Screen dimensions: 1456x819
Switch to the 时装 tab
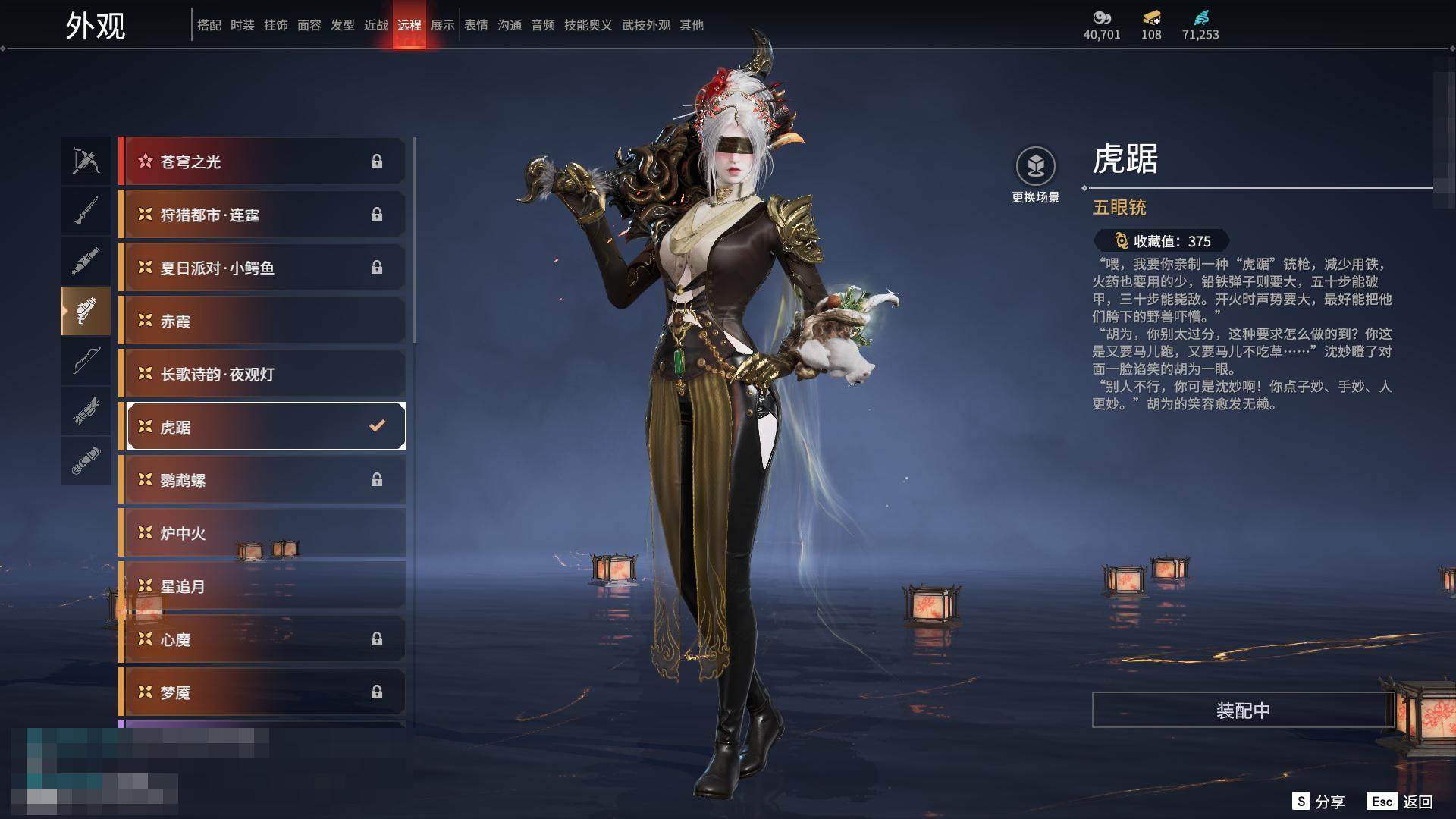(243, 25)
